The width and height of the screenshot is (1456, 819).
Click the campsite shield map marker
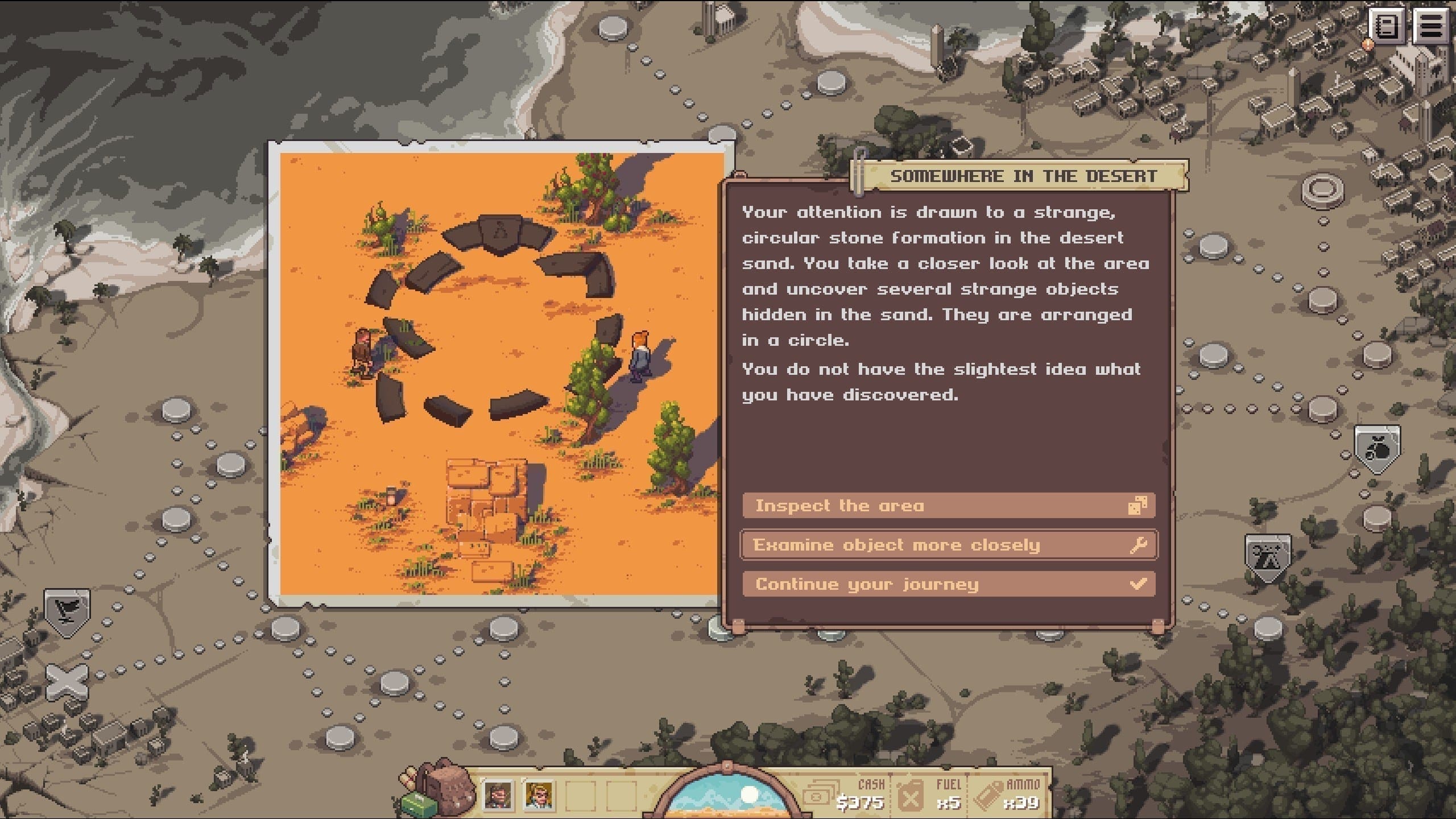coord(1268,556)
